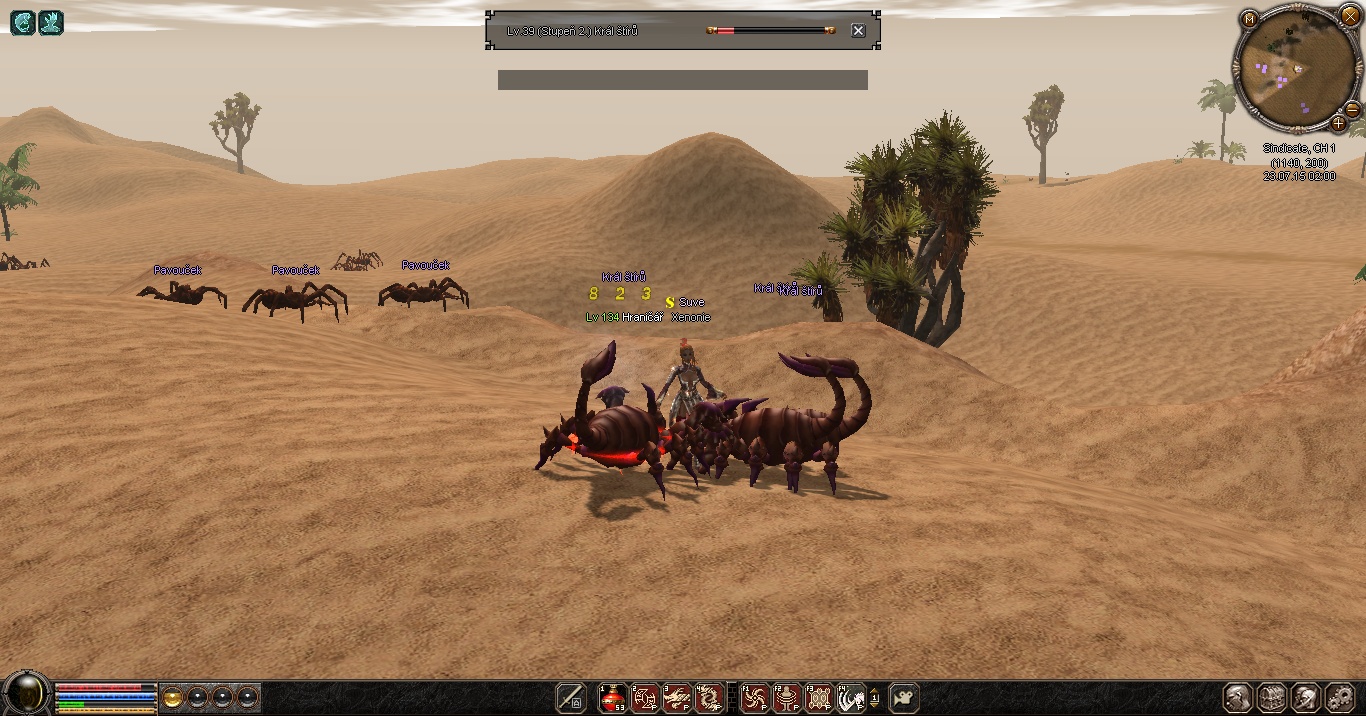Zoom out the minimap with minus
Viewport: 1366px width, 716px height.
click(x=1352, y=109)
